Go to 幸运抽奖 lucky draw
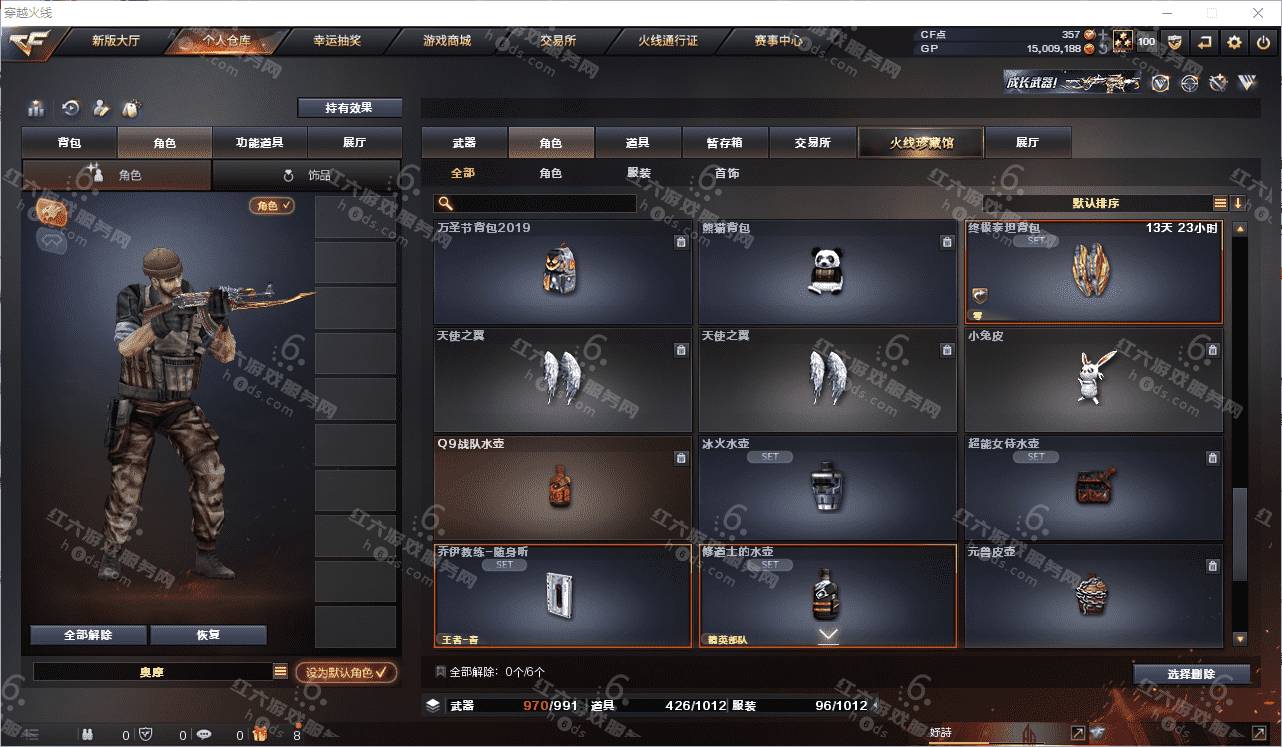Image resolution: width=1282 pixels, height=747 pixels. click(x=337, y=41)
